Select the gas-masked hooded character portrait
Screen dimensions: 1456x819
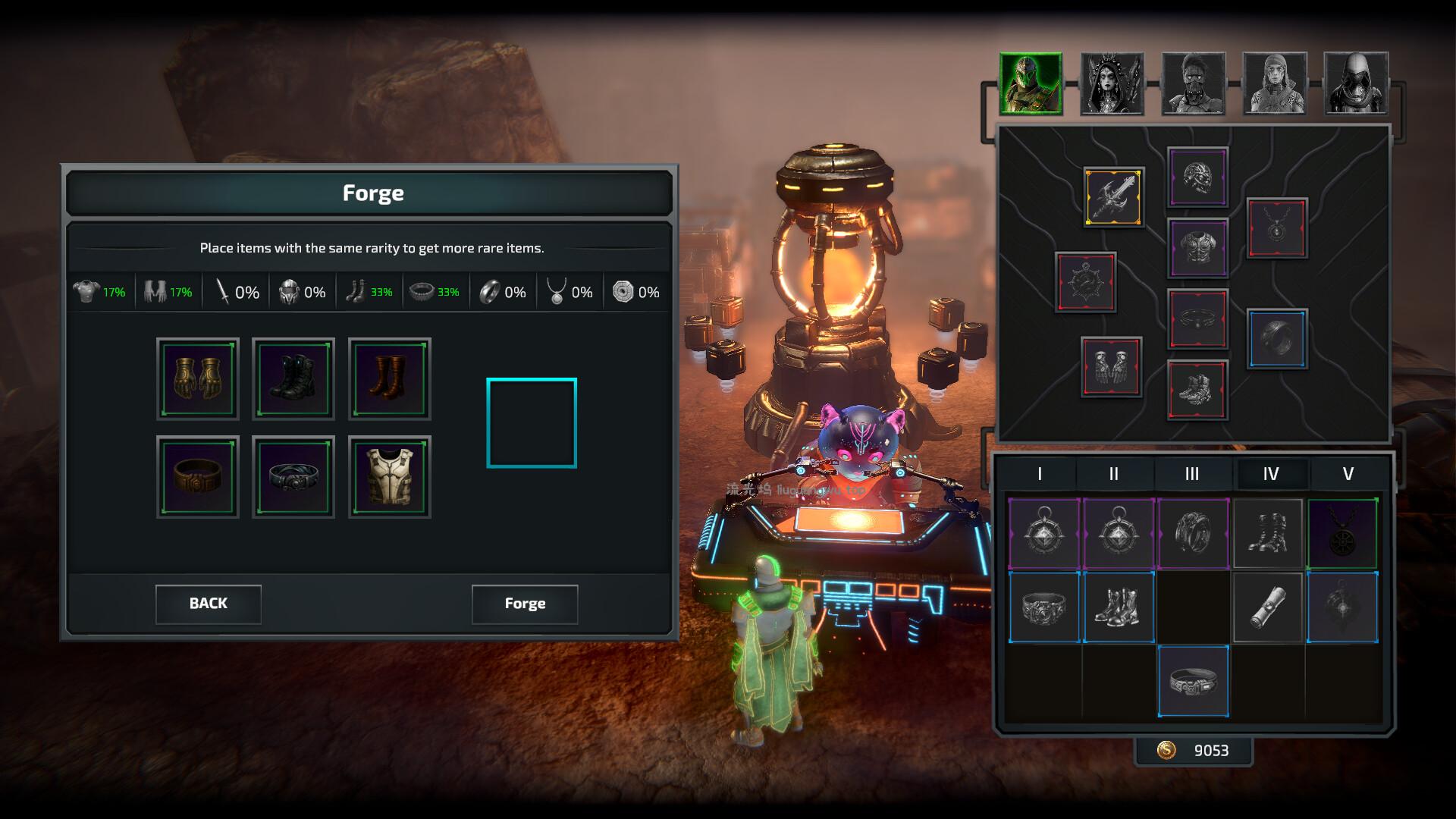1356,83
